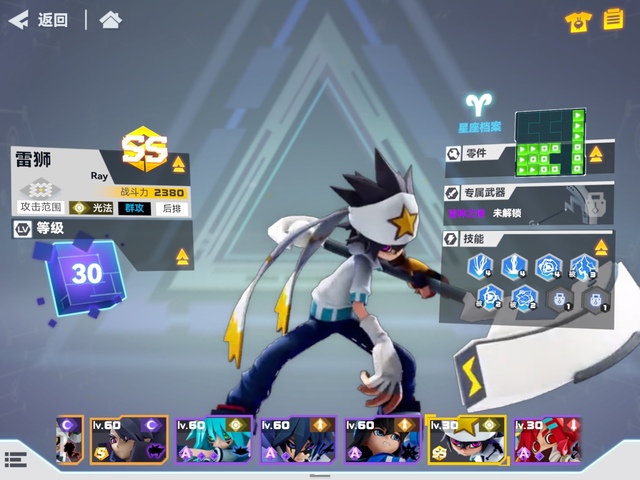Image resolution: width=640 pixels, height=480 pixels.
Task: Pick the highlighted lv.30 star-bandana portrait
Action: pyautogui.click(x=464, y=441)
